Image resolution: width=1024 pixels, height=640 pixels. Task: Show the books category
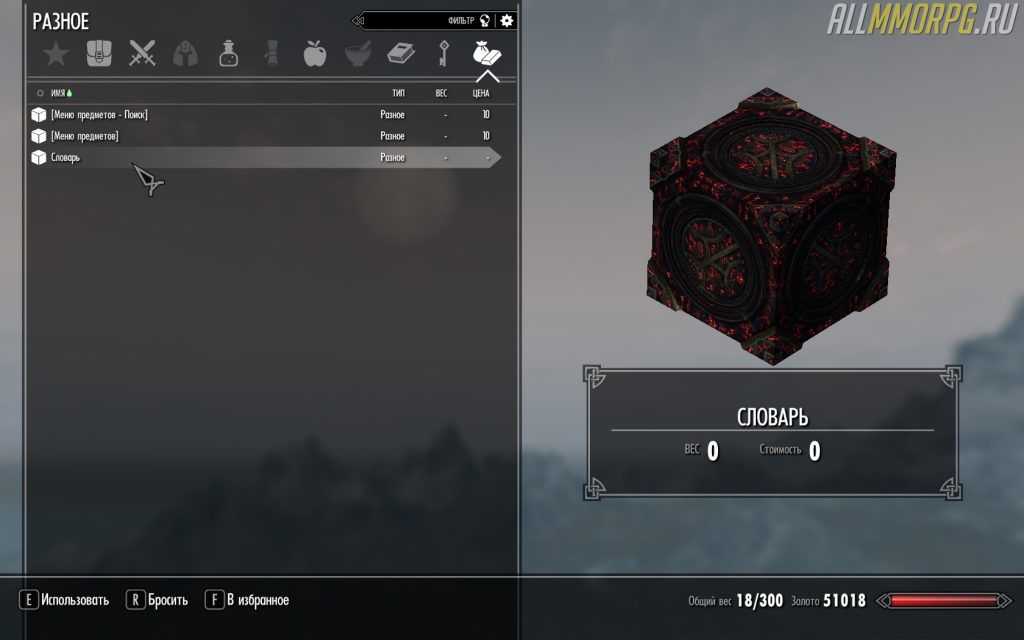click(x=401, y=54)
